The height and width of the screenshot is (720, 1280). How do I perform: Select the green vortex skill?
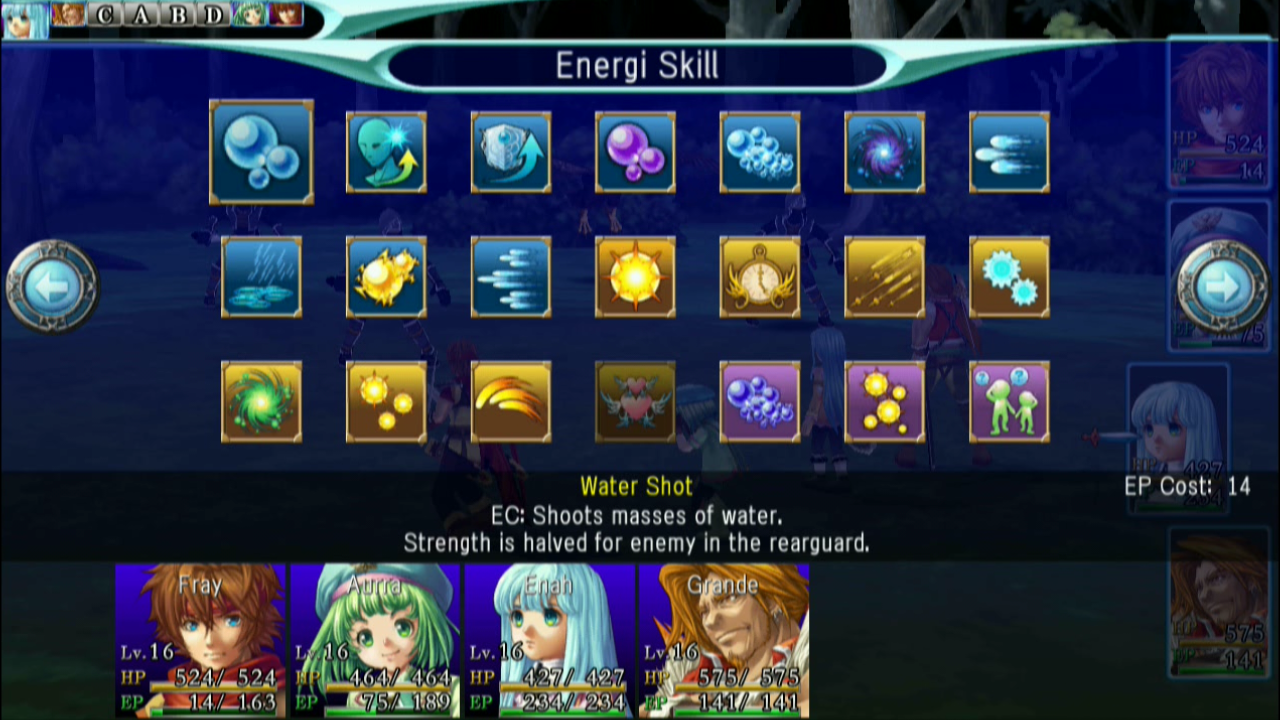[261, 402]
